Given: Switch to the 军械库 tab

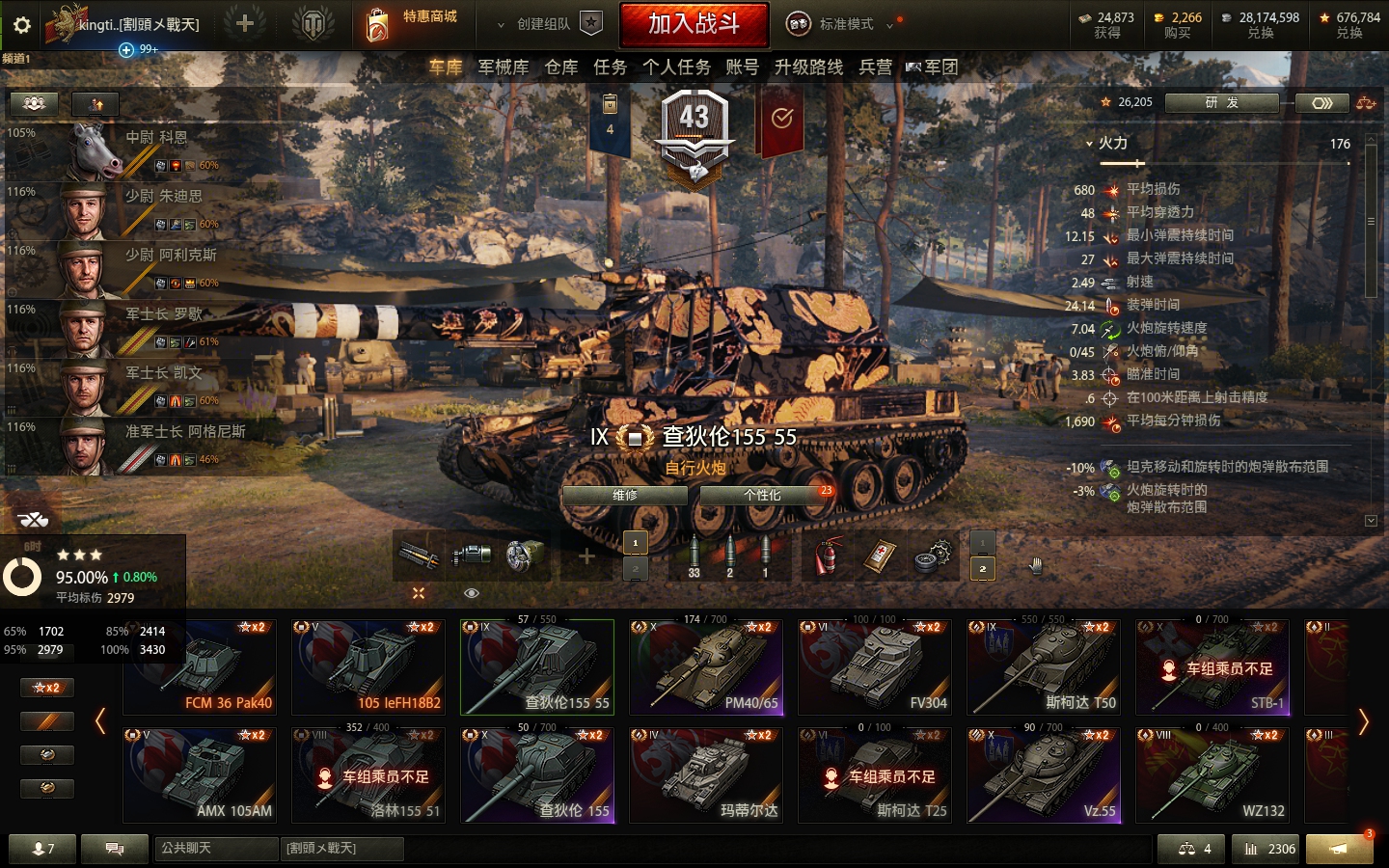Looking at the screenshot, I should pyautogui.click(x=504, y=68).
